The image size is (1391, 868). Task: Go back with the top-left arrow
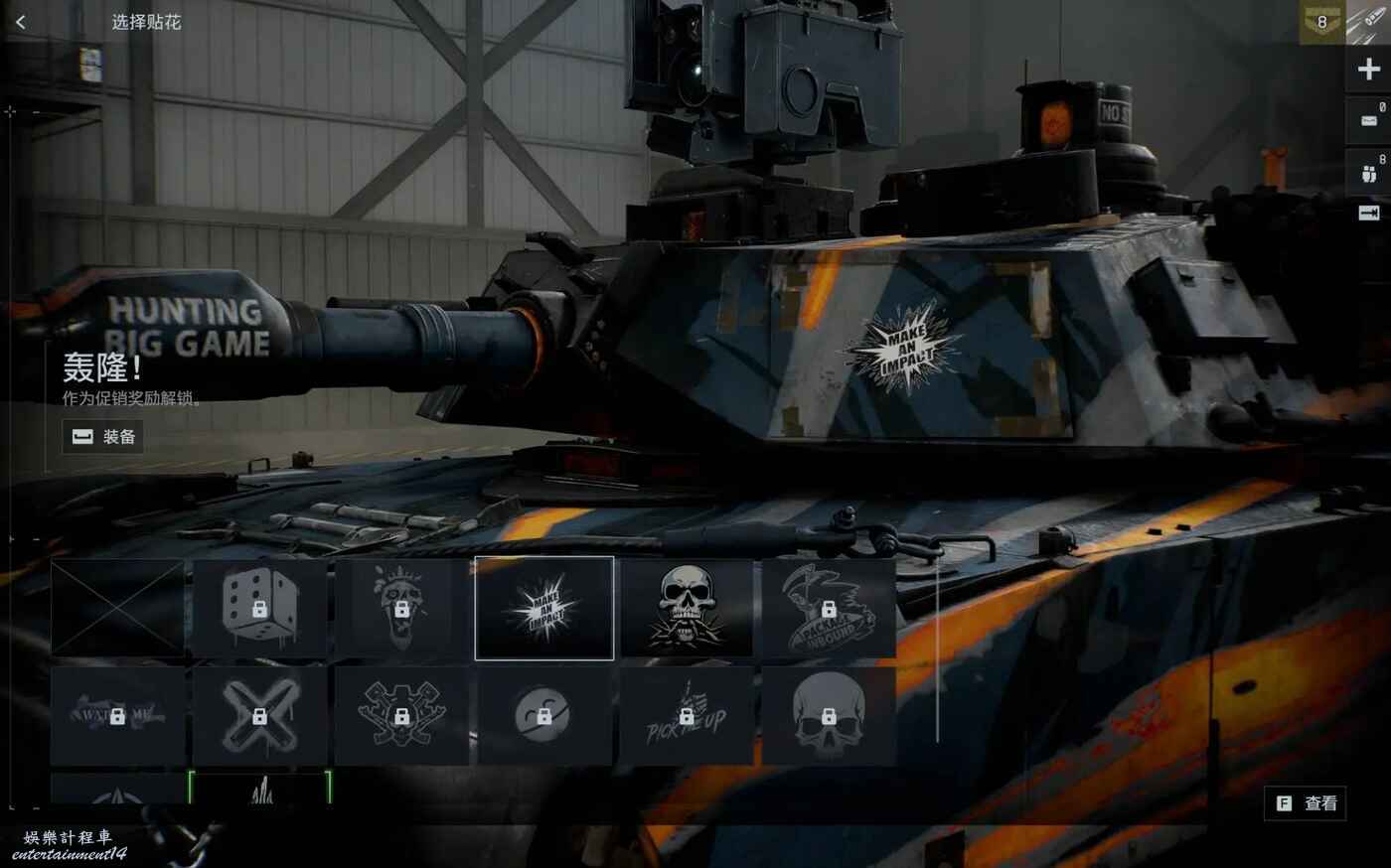click(21, 22)
